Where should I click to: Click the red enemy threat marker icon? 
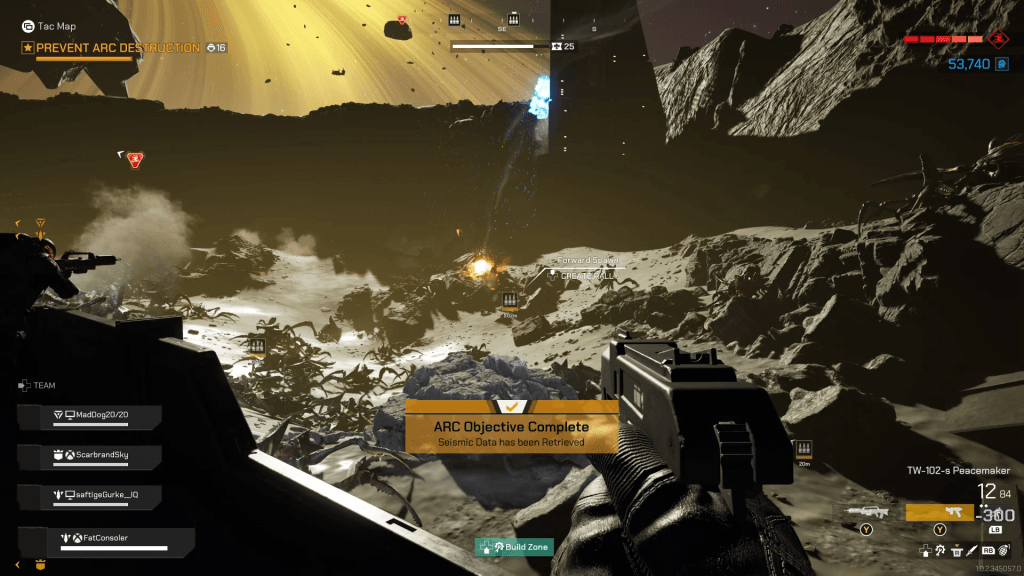click(x=135, y=159)
